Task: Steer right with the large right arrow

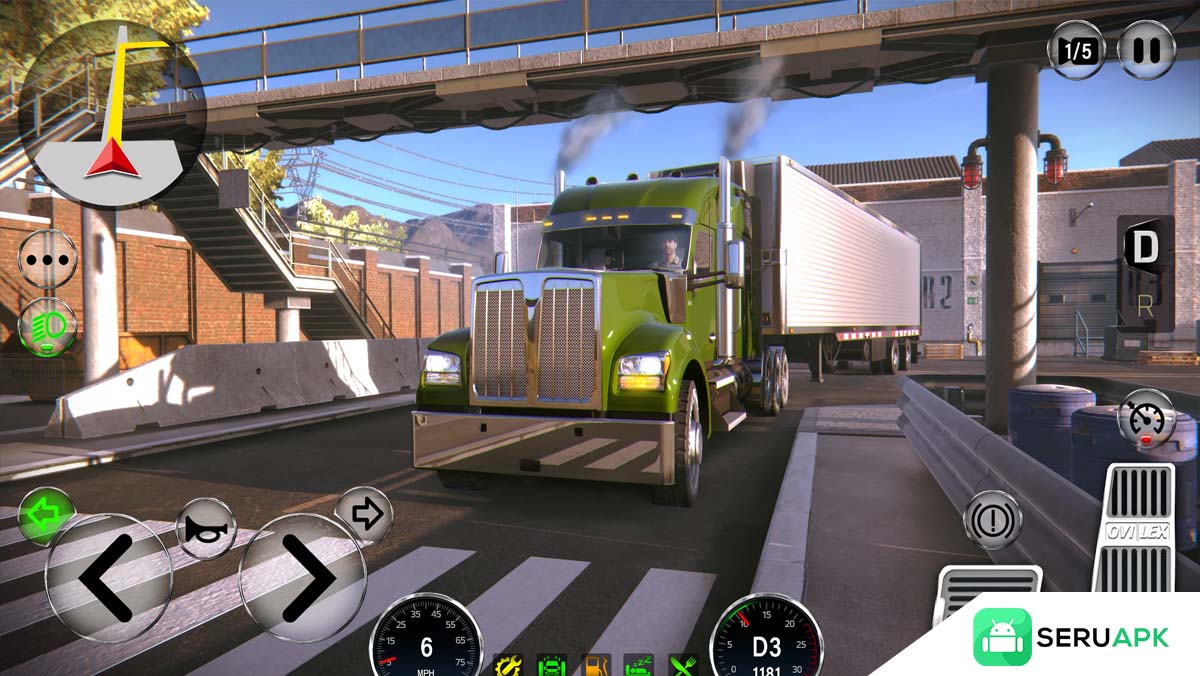Action: click(x=303, y=577)
